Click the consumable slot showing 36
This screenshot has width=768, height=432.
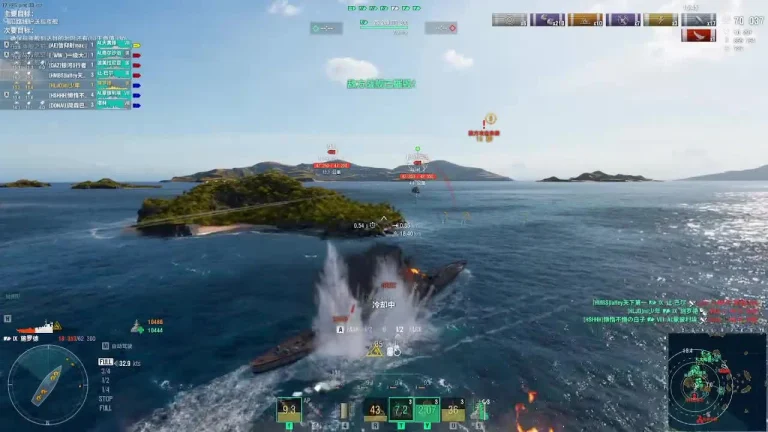click(x=453, y=409)
